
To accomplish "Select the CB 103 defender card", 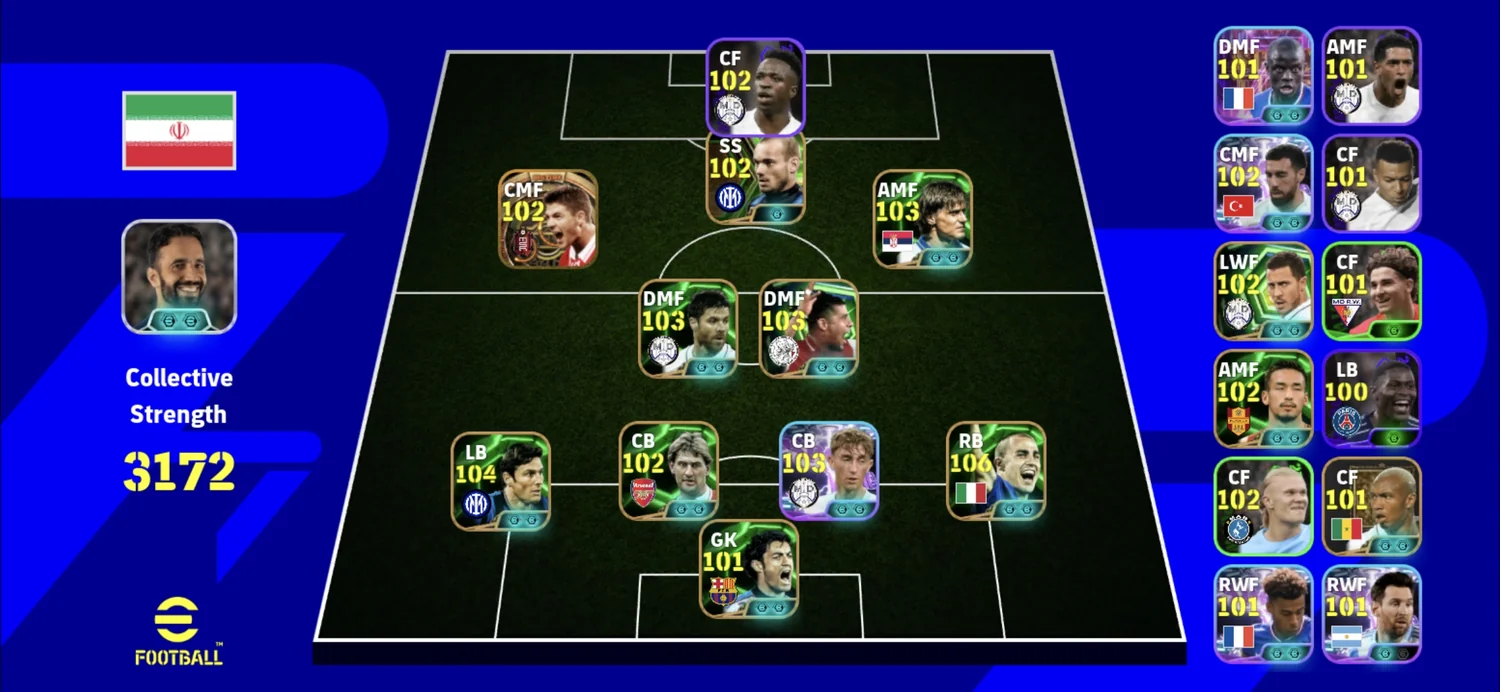I will 829,471.
